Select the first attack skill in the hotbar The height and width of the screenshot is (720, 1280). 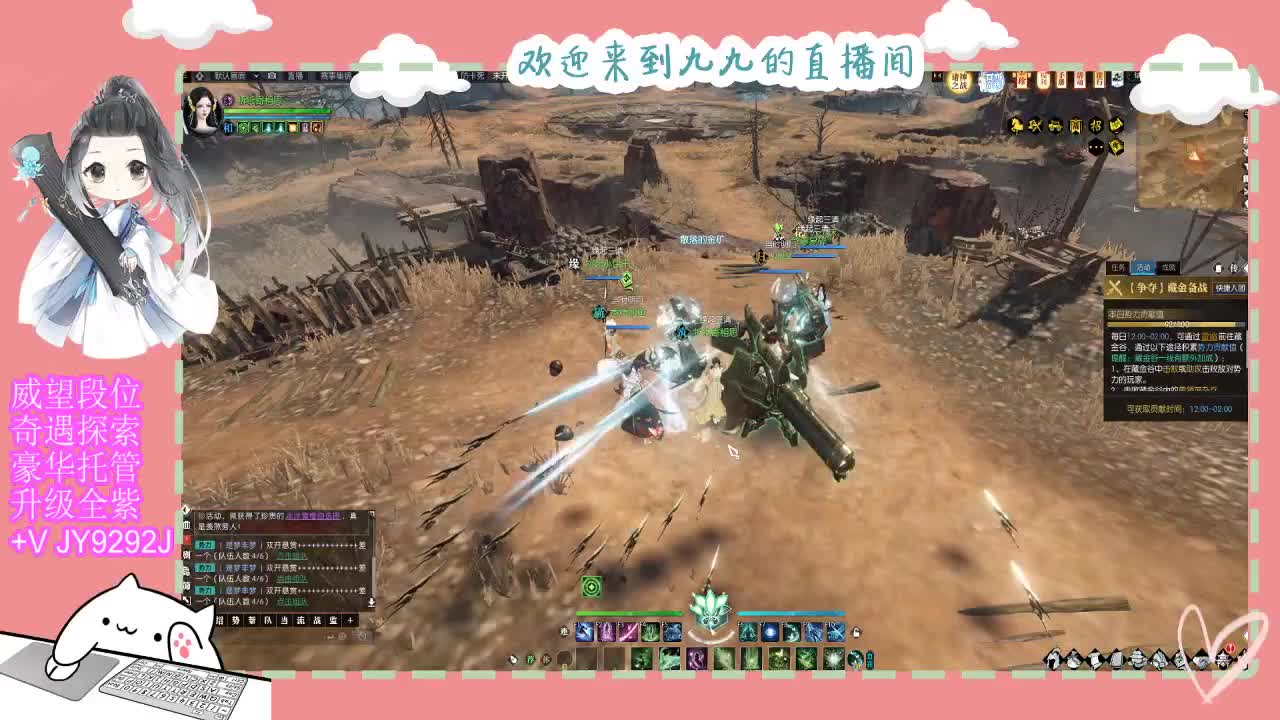(586, 630)
